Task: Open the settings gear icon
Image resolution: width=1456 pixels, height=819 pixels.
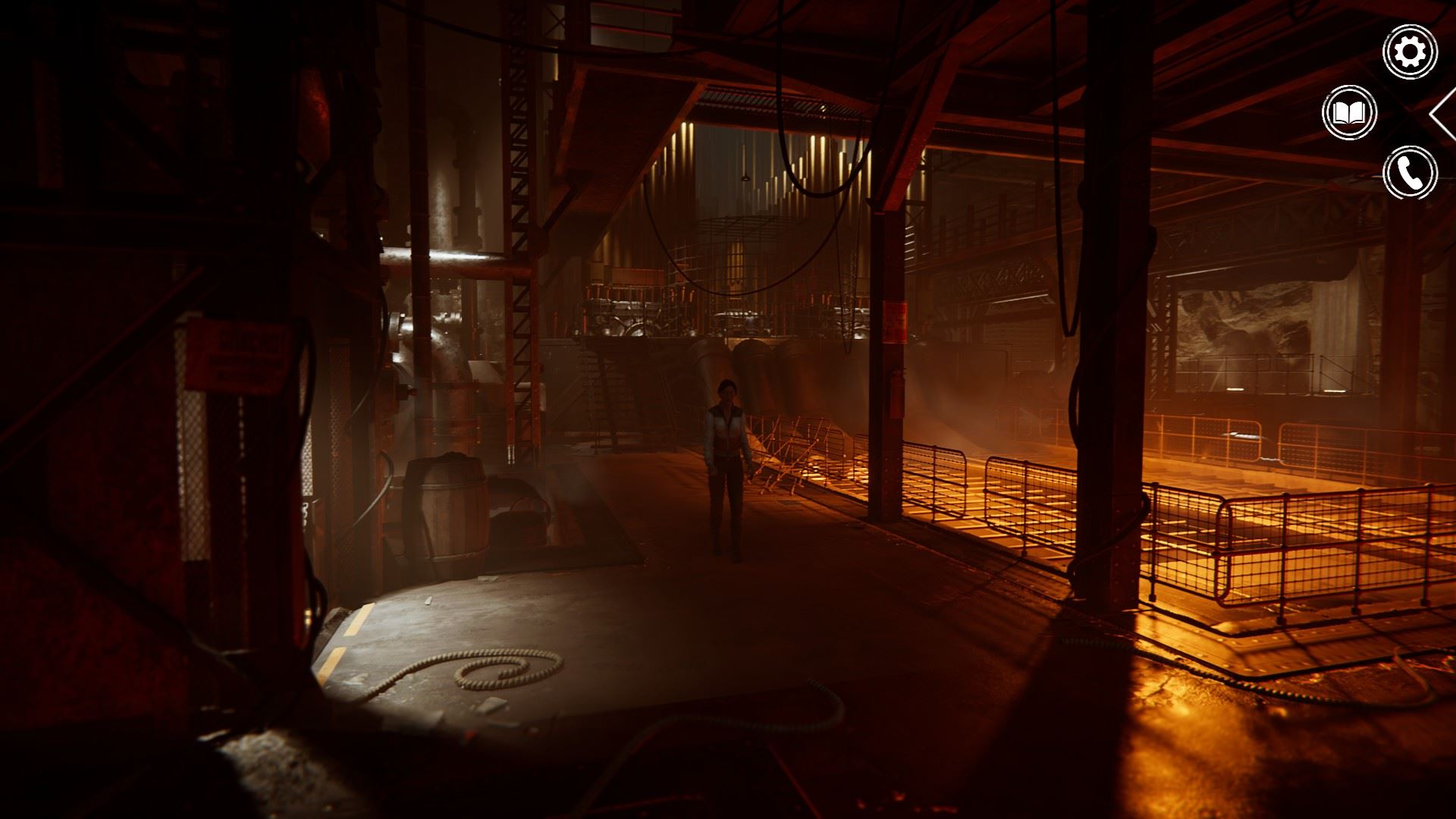Action: 1410,52
